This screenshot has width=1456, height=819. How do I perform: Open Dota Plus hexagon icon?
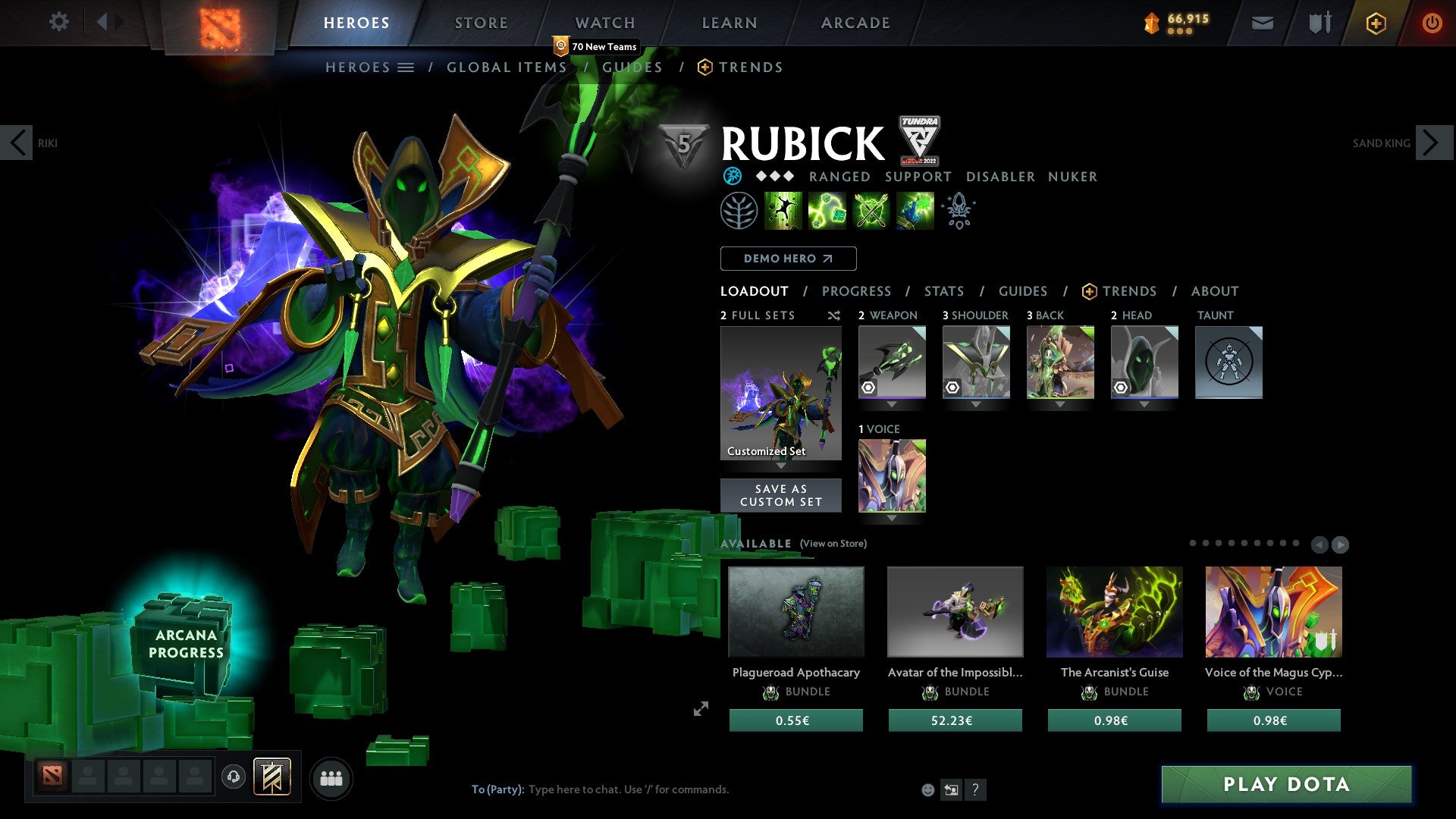pyautogui.click(x=1377, y=23)
